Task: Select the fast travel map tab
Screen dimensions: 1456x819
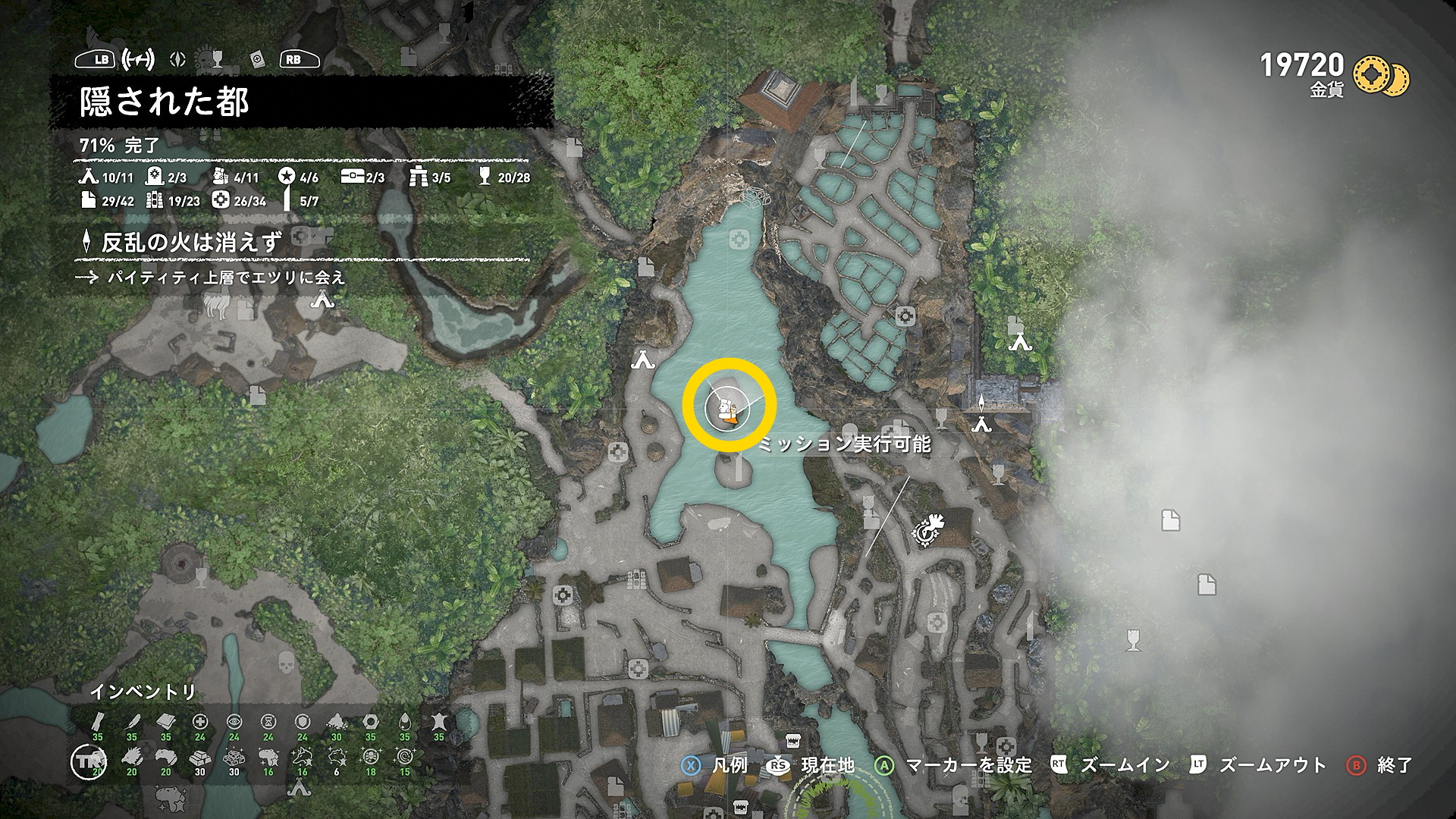Action: pyautogui.click(x=139, y=59)
